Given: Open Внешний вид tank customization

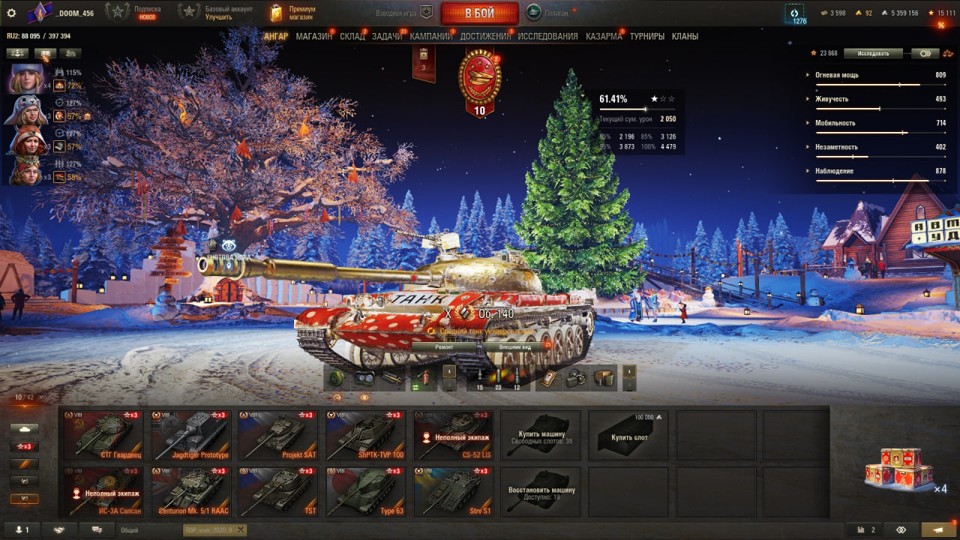Looking at the screenshot, I should pos(515,346).
